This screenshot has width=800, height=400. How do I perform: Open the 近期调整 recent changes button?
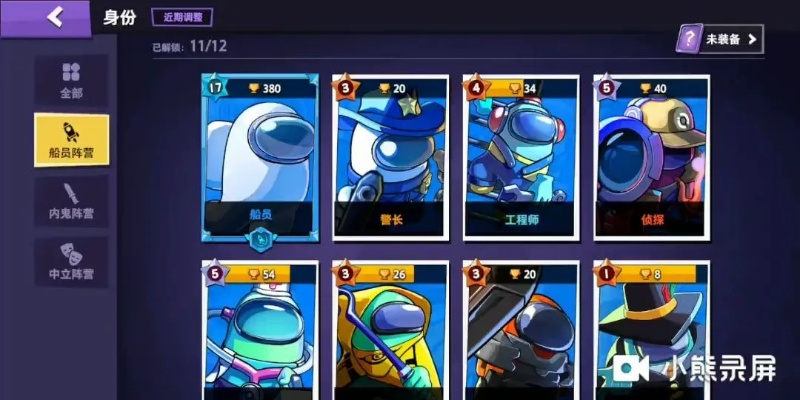point(182,17)
